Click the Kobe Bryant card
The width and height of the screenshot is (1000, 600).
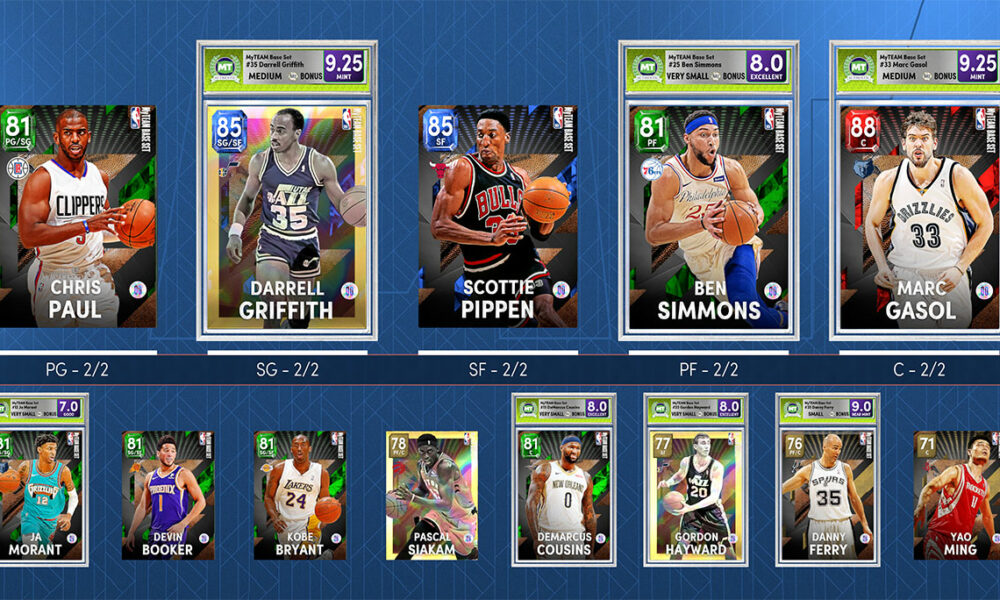(x=299, y=495)
